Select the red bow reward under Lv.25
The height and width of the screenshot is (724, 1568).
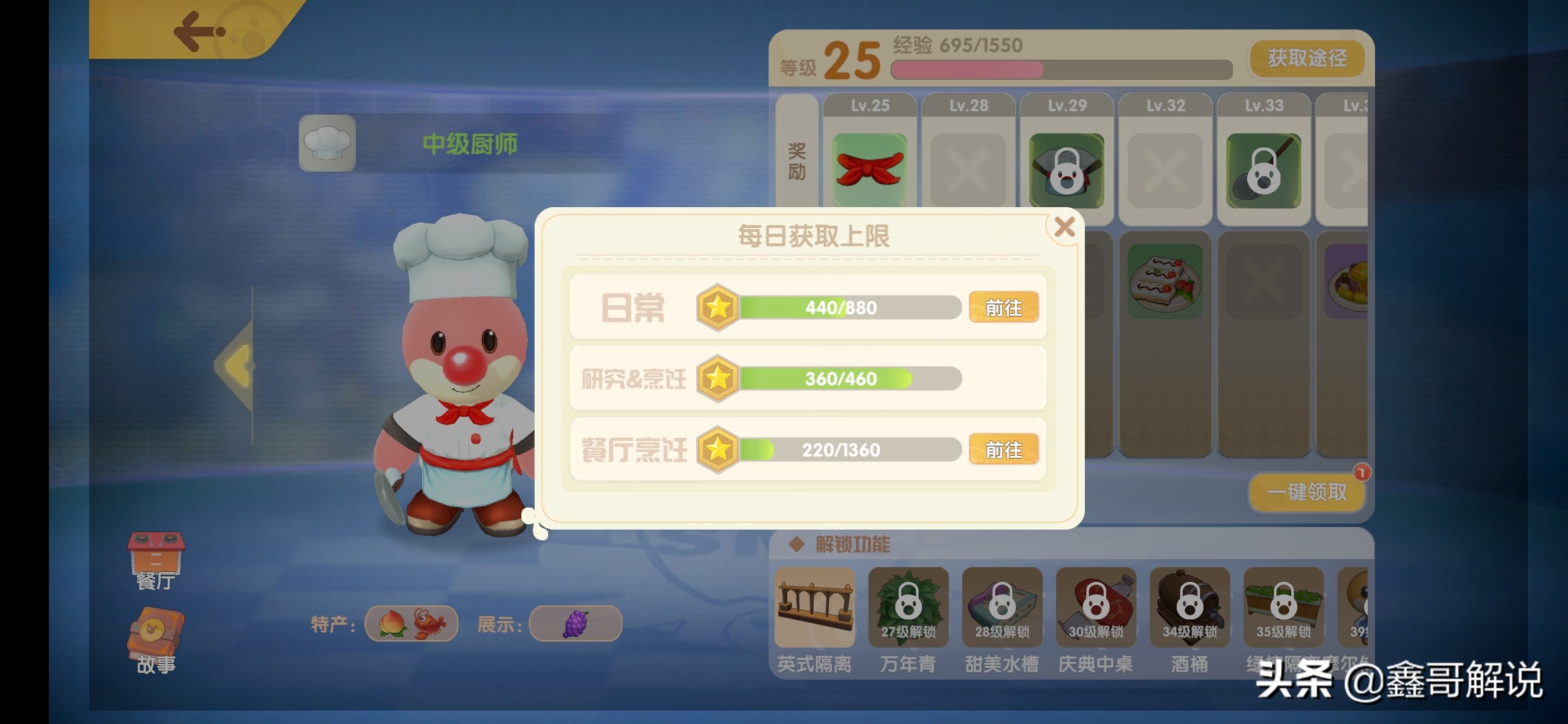point(868,170)
